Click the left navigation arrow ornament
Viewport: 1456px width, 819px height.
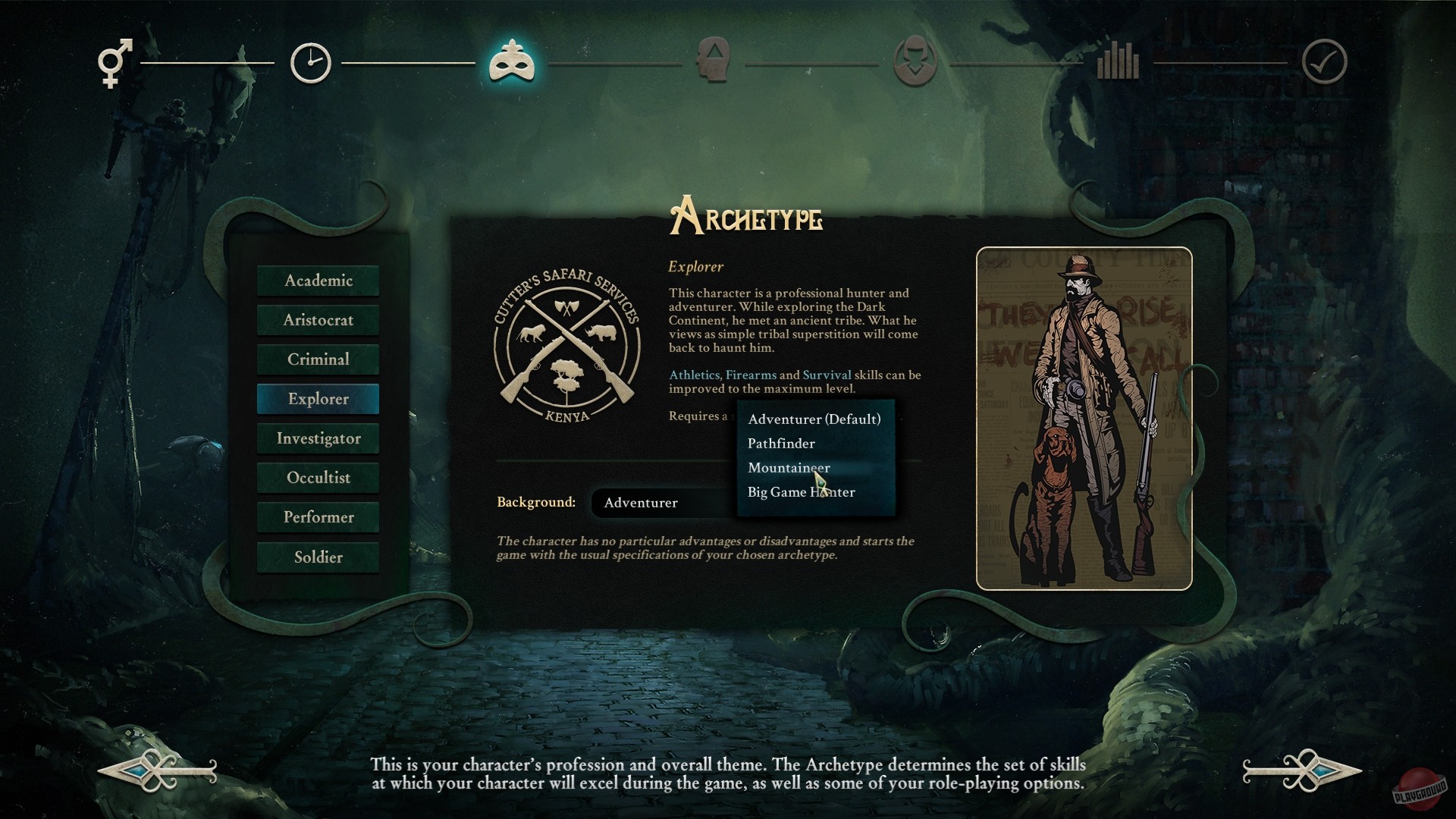(155, 771)
